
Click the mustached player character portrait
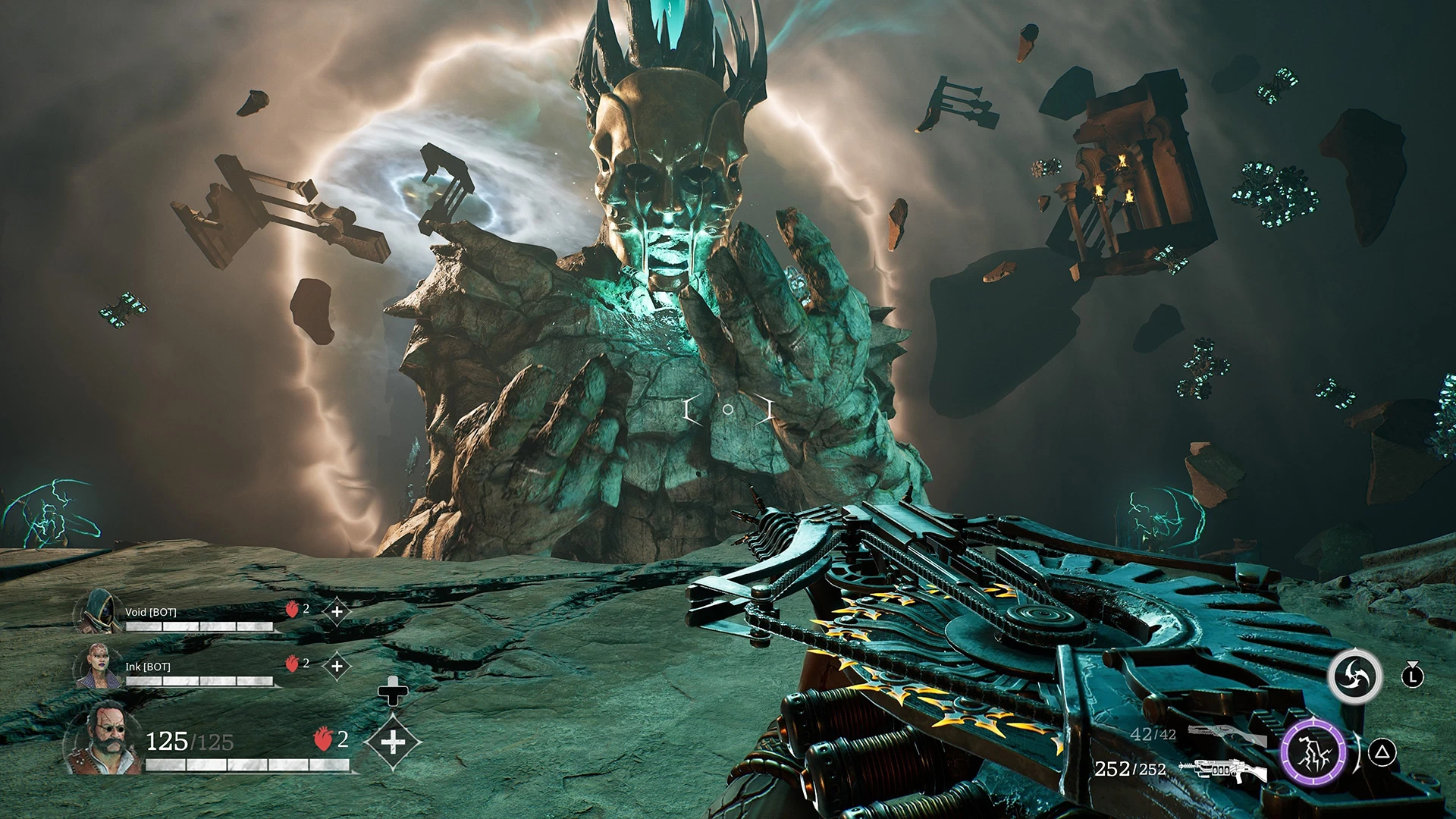pyautogui.click(x=103, y=739)
